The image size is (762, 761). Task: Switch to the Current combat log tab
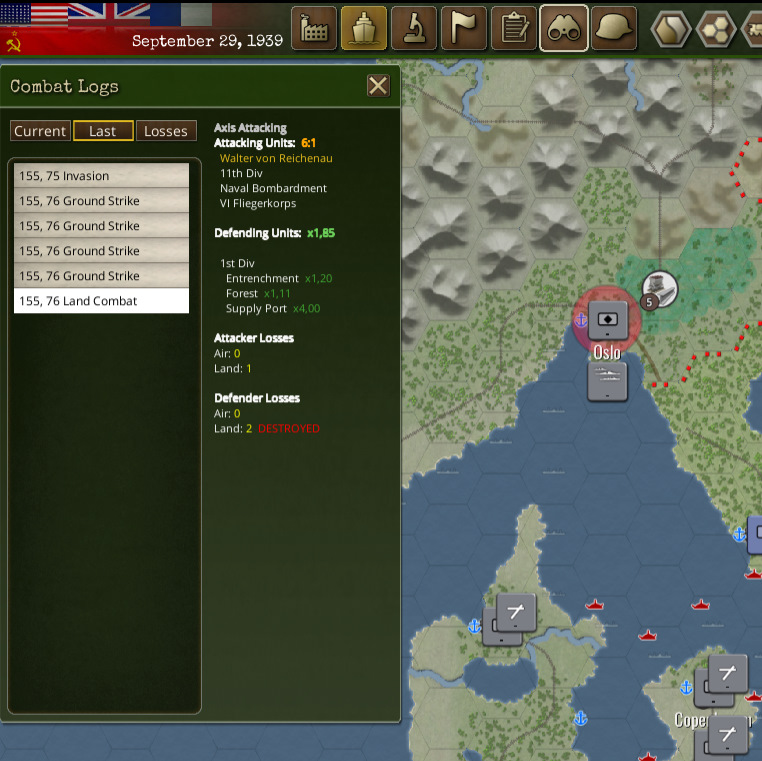40,131
